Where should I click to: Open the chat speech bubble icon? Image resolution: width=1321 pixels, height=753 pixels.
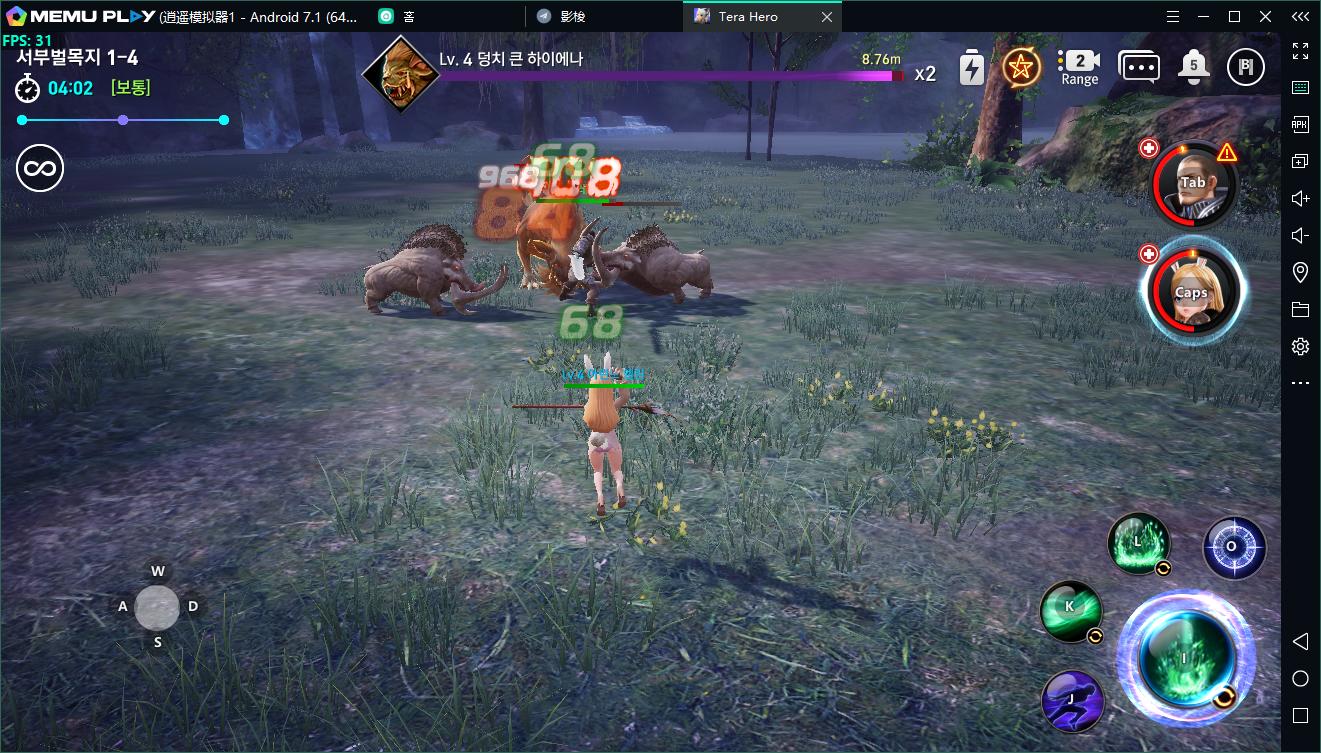point(1138,67)
